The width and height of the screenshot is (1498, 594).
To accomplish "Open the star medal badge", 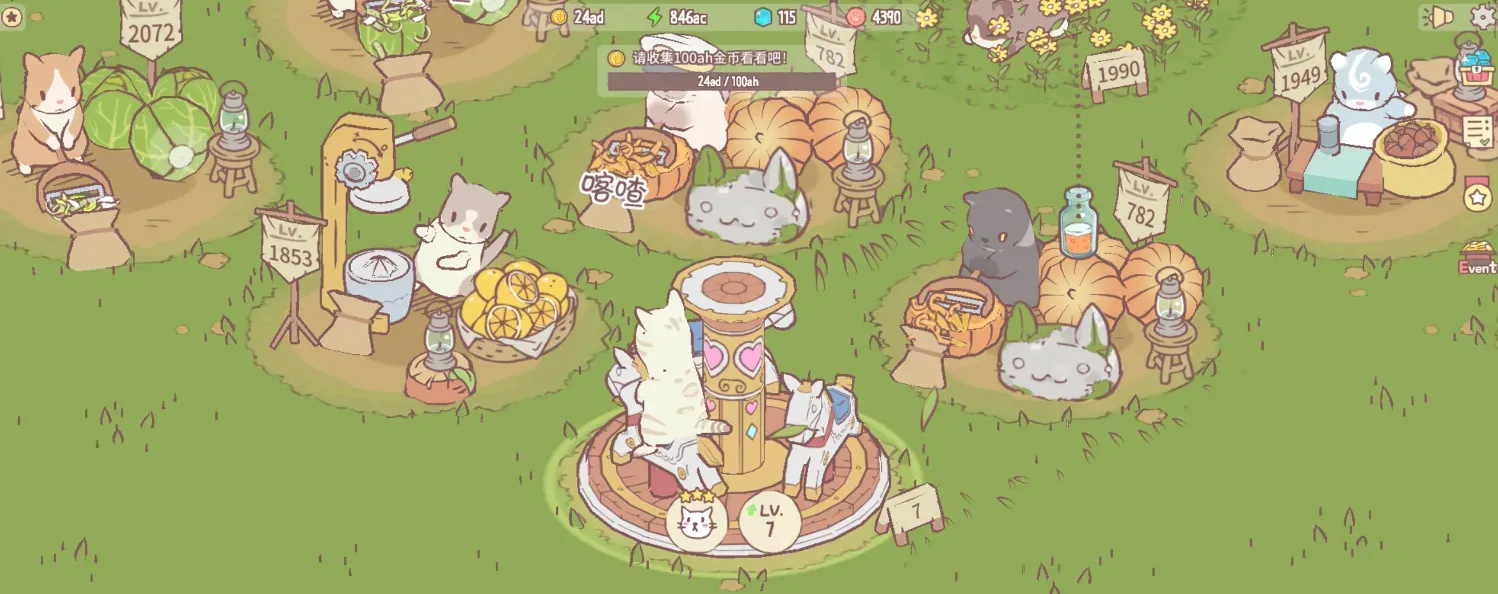I will pyautogui.click(x=1478, y=196).
